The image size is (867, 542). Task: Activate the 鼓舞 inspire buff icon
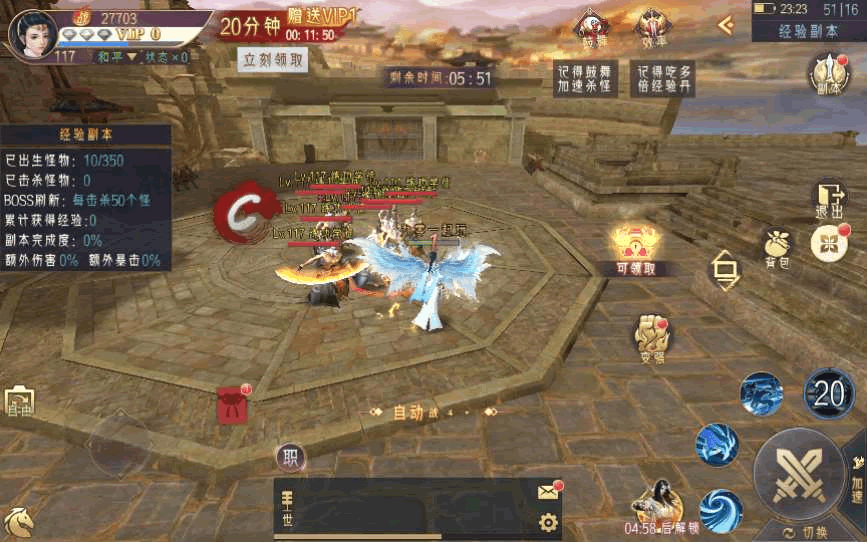(x=593, y=27)
